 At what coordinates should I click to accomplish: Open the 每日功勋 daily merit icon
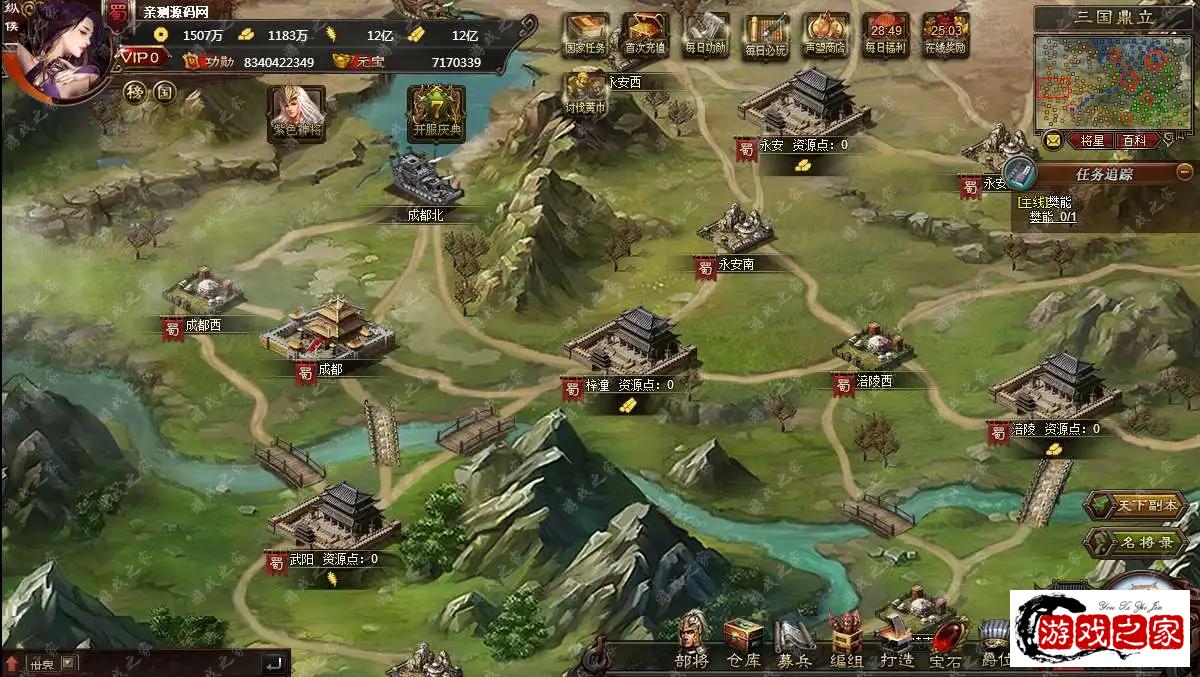(707, 32)
